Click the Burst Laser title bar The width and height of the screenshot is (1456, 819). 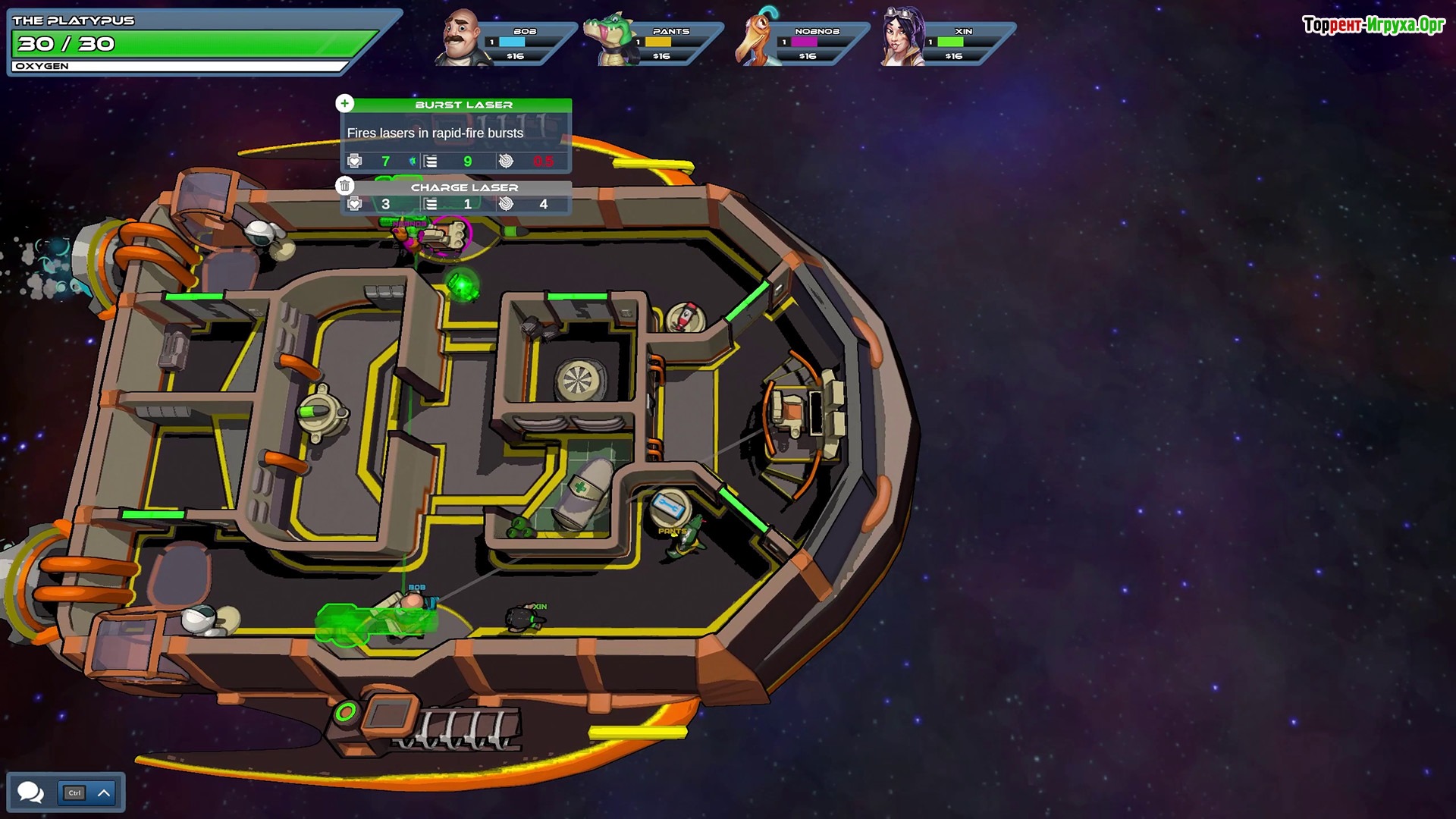(463, 105)
